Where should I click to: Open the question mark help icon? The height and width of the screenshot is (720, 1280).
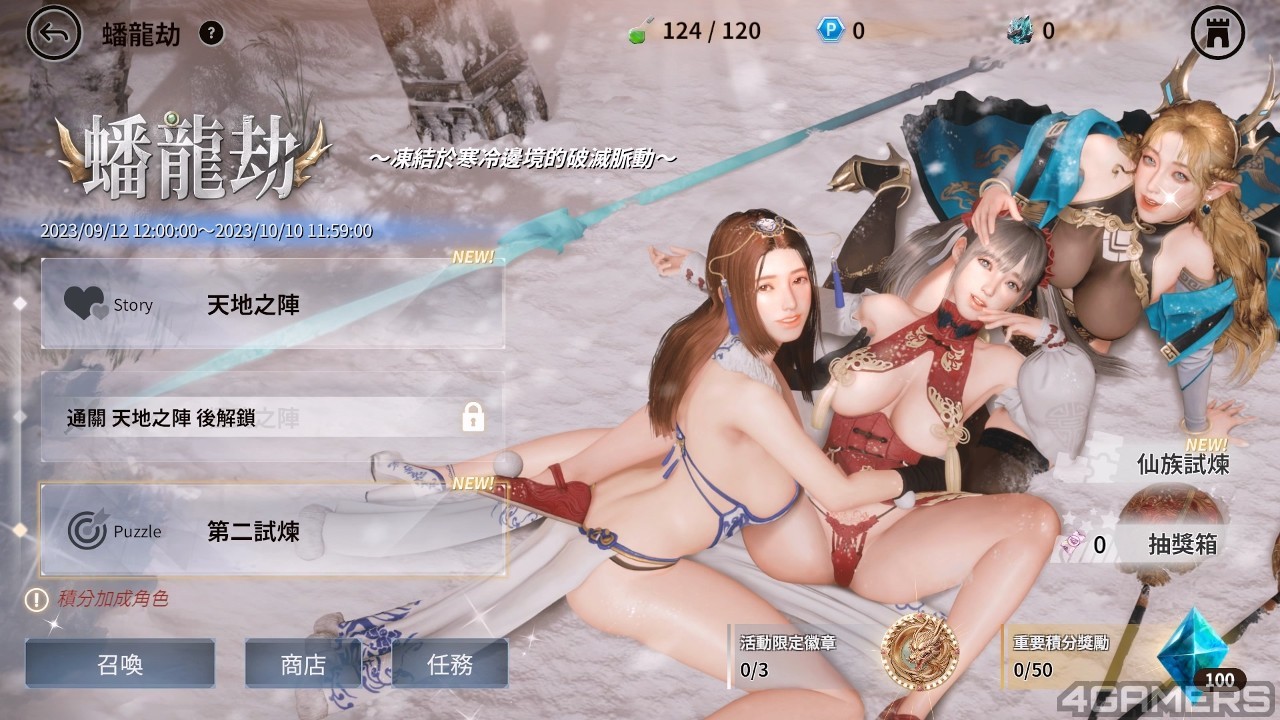click(211, 33)
